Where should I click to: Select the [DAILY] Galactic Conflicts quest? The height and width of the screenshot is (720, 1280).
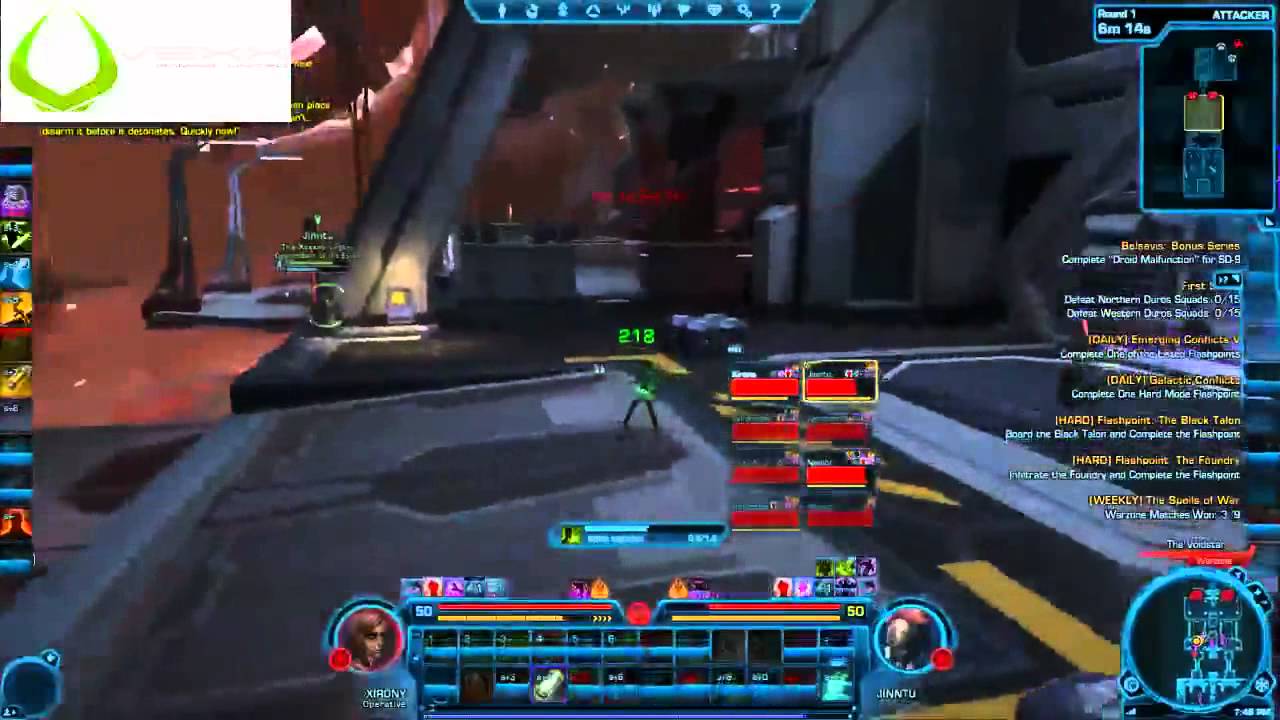tap(1171, 380)
